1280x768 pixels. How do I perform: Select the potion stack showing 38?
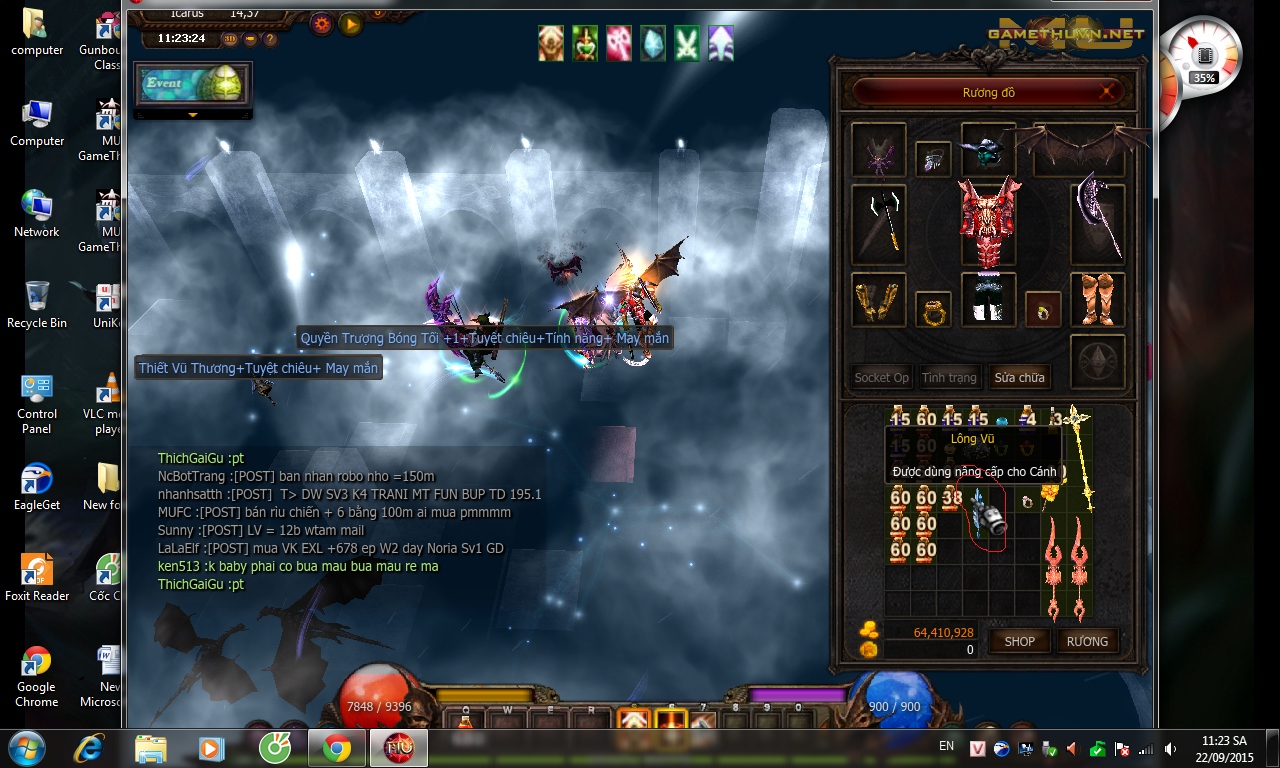click(x=952, y=497)
